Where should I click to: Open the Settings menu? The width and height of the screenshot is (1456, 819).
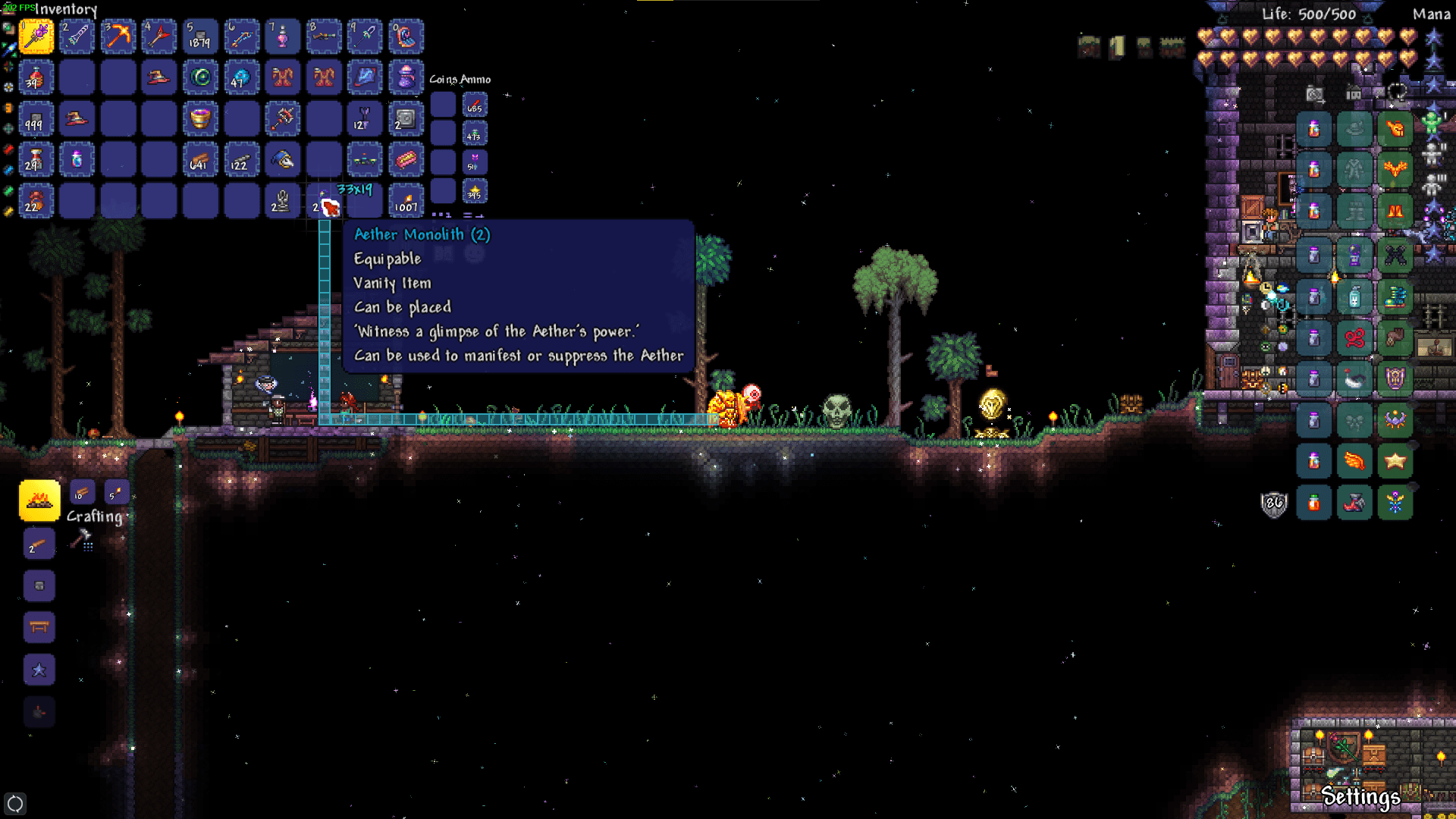1361,797
